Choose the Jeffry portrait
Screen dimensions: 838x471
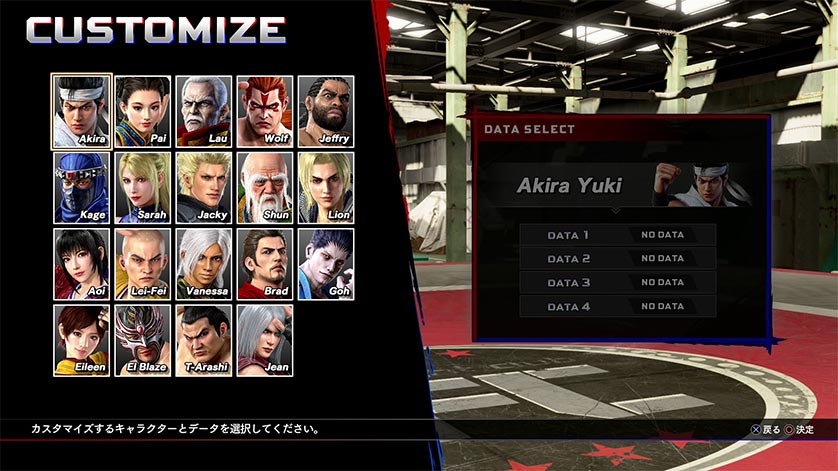point(325,111)
